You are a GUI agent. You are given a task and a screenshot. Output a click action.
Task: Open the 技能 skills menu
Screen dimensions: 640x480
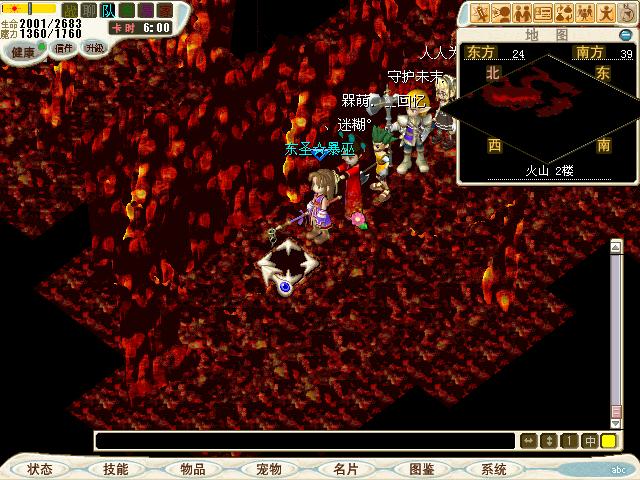click(115, 468)
